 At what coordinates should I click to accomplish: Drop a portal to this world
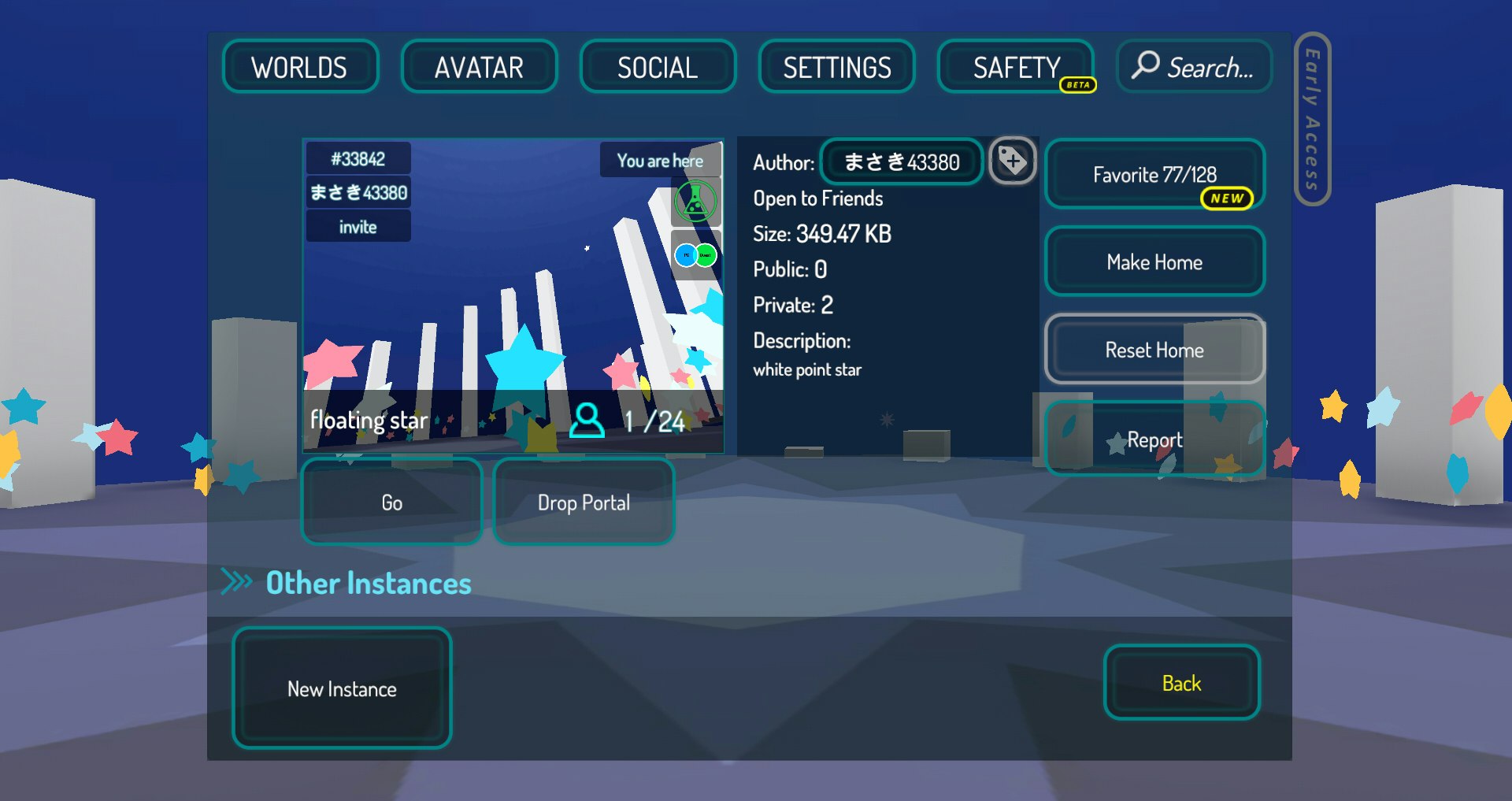[x=584, y=502]
